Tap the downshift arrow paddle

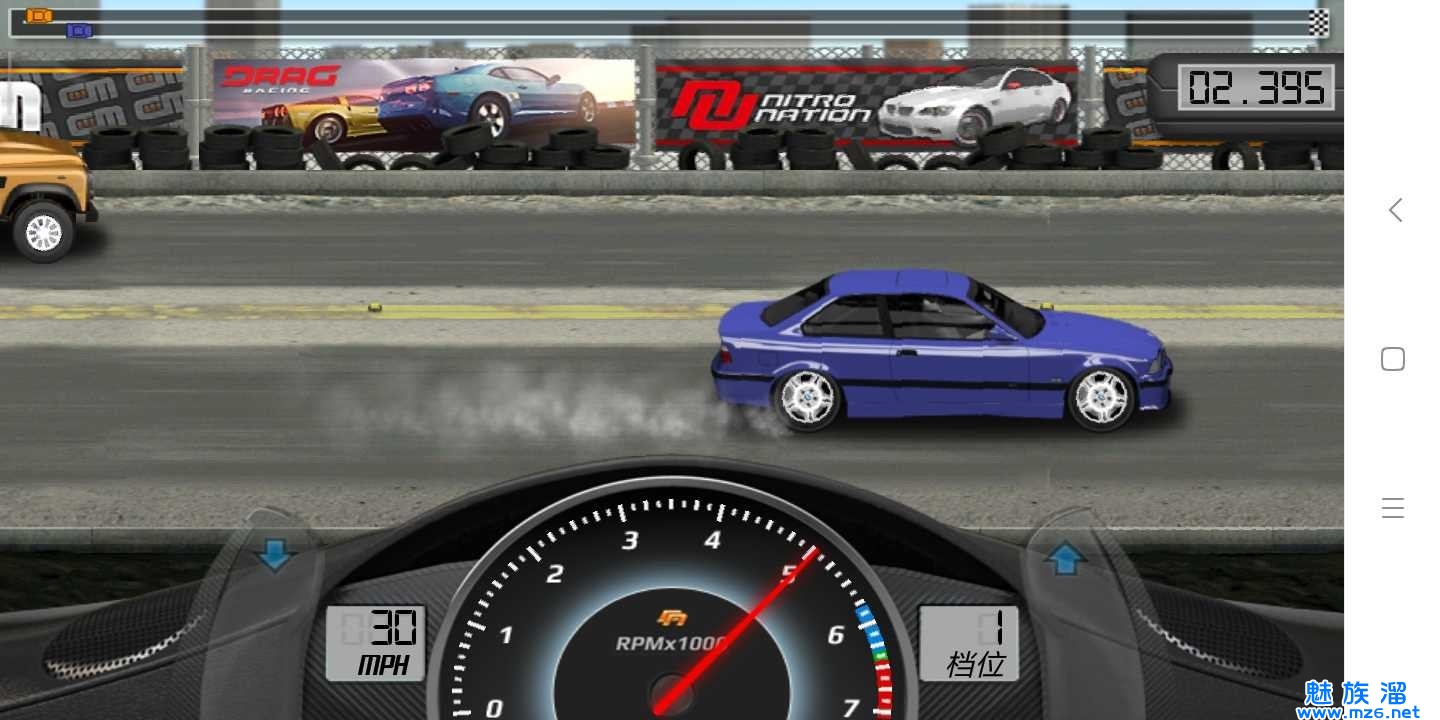(273, 554)
